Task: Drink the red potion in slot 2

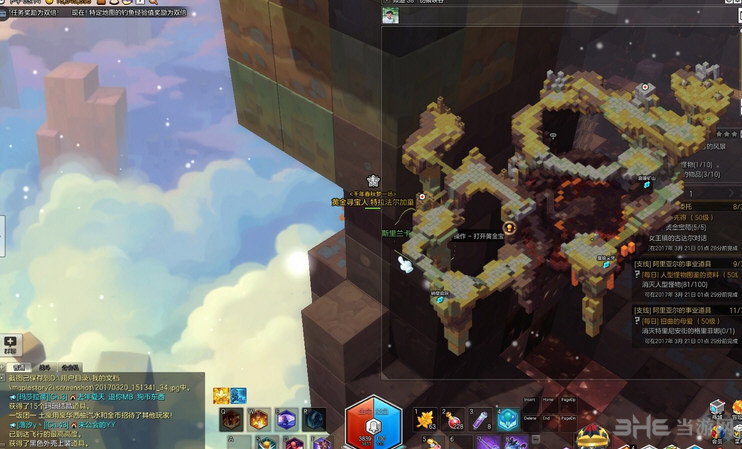Action: [x=452, y=420]
